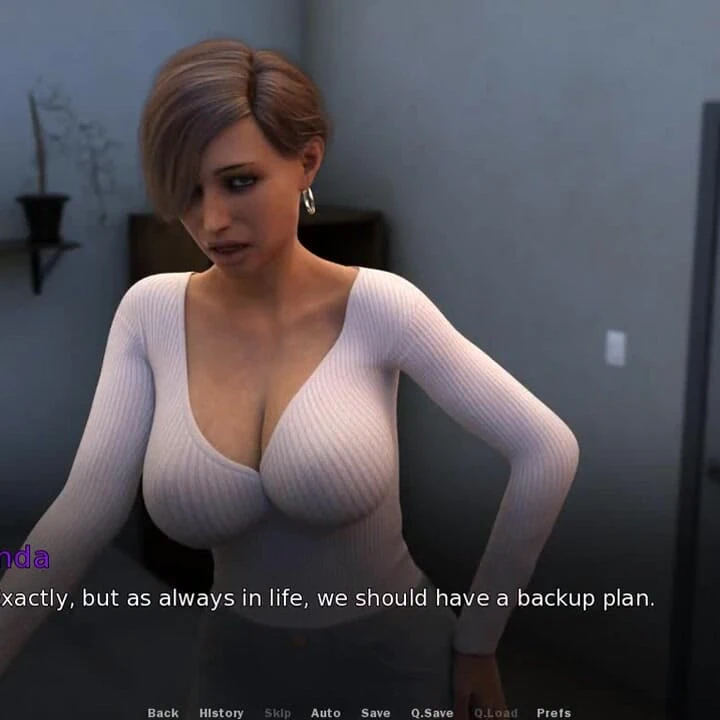Toggle Skip mode
The width and height of the screenshot is (720, 720).
point(278,713)
